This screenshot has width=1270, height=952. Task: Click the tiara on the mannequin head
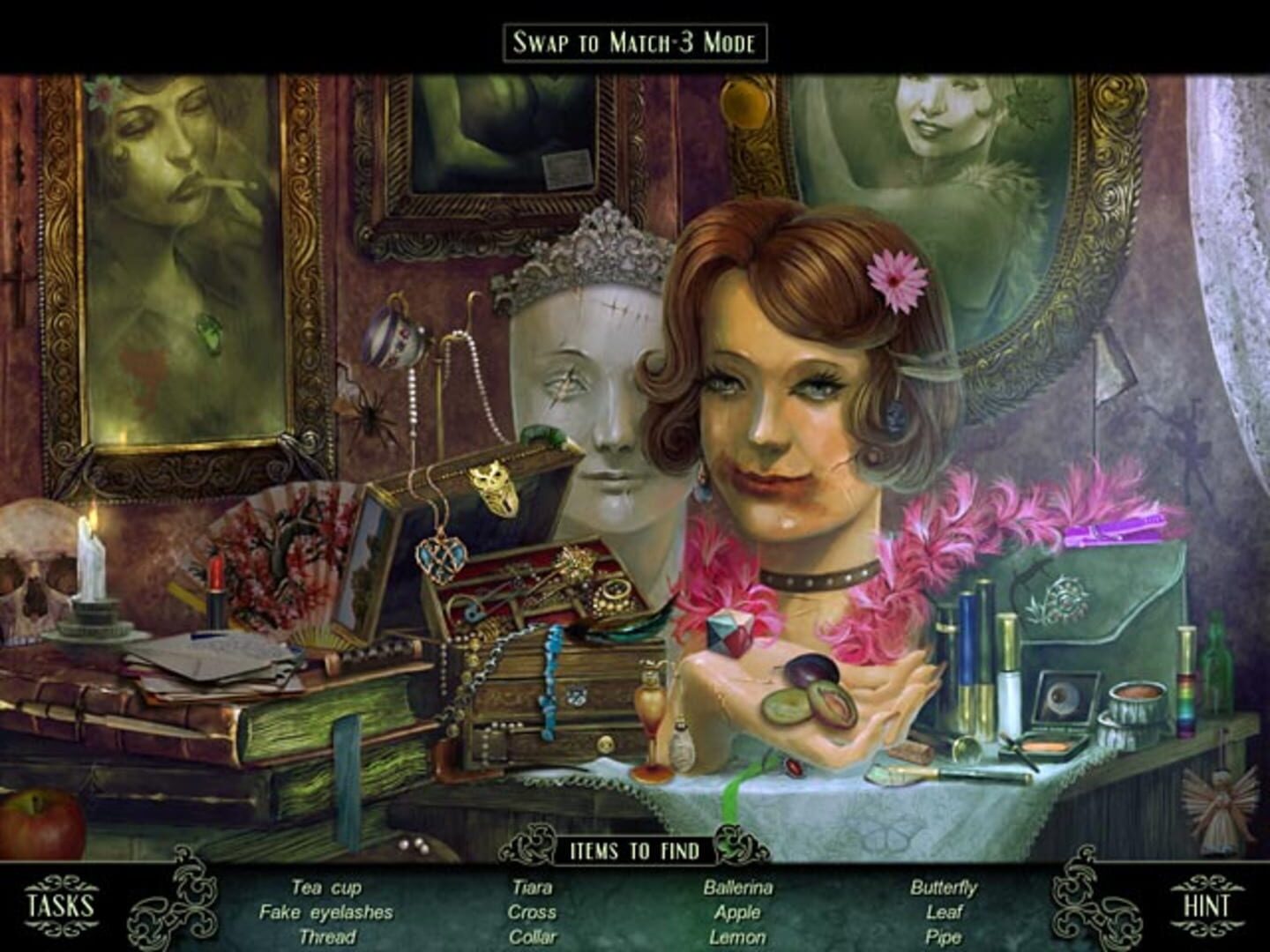(x=589, y=256)
